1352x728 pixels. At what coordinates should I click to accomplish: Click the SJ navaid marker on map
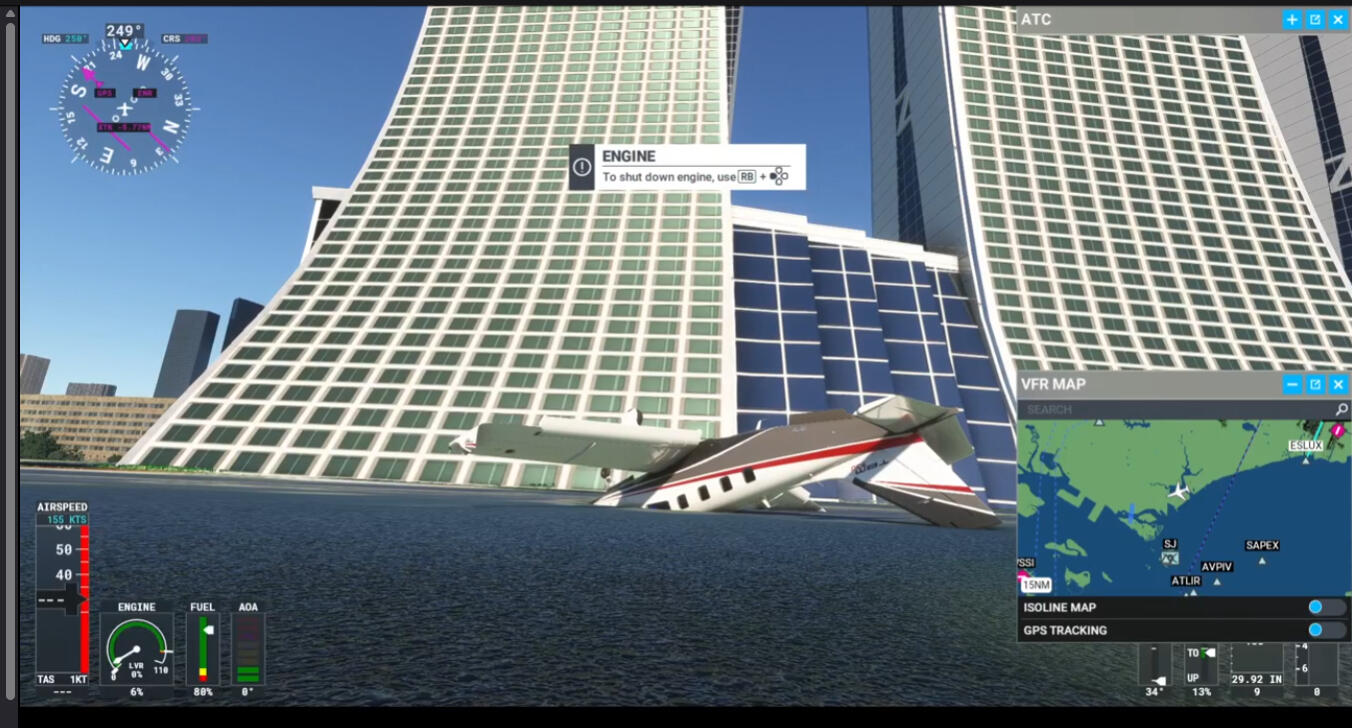pos(1170,557)
